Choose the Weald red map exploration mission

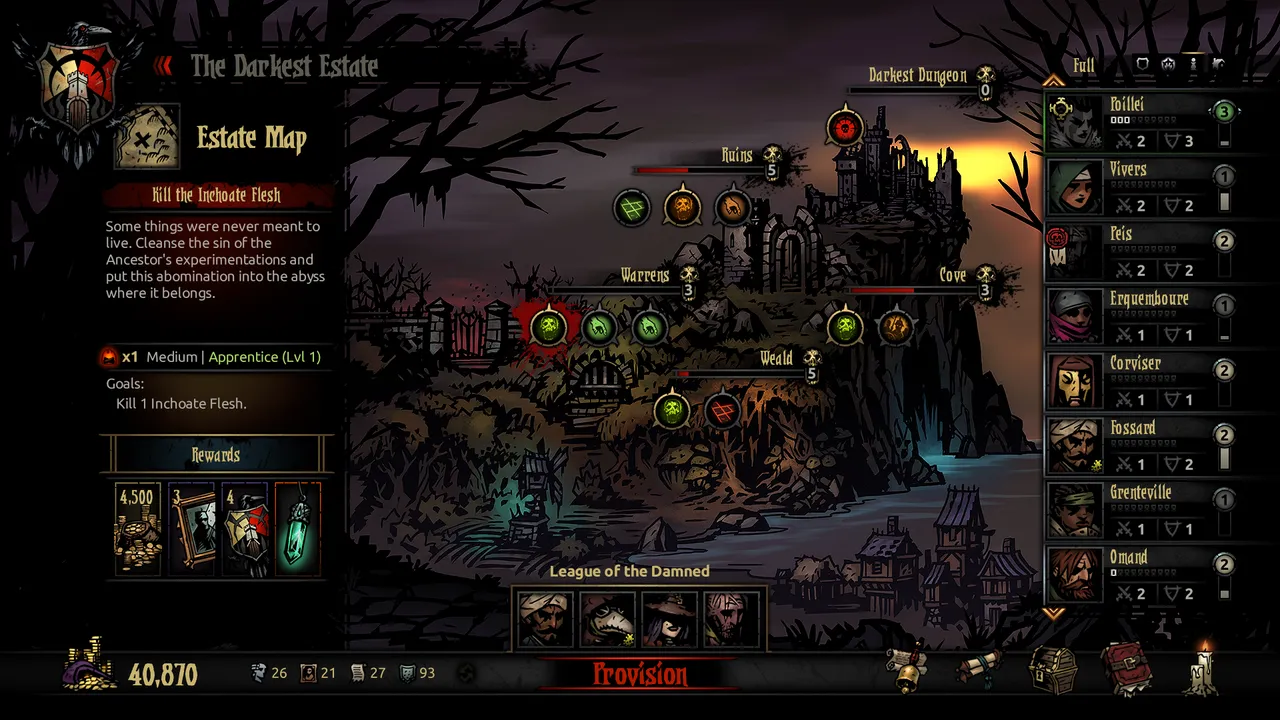pyautogui.click(x=722, y=409)
